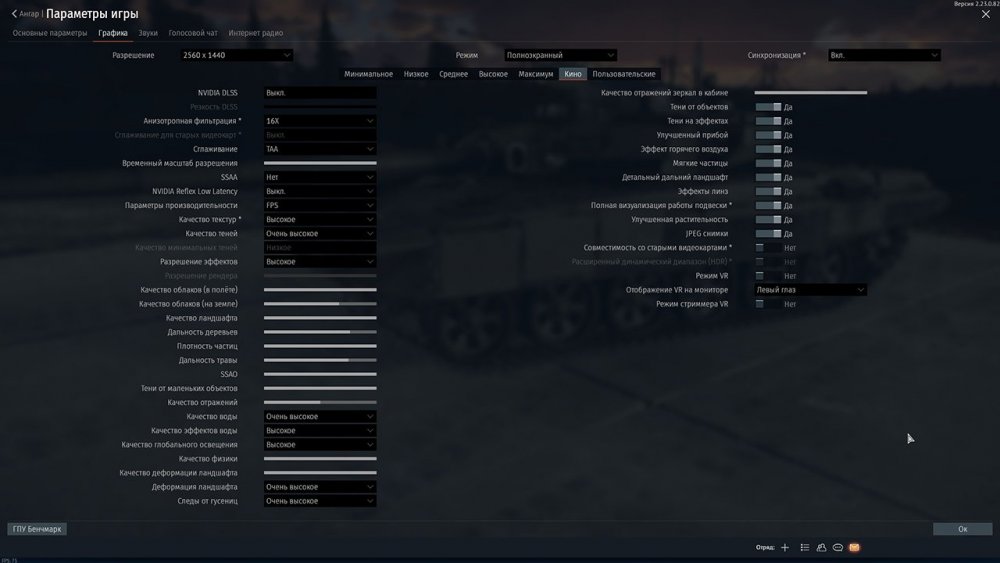Screen dimensions: 1000x563
Task: Go back to Ангар
Action: [25, 14]
